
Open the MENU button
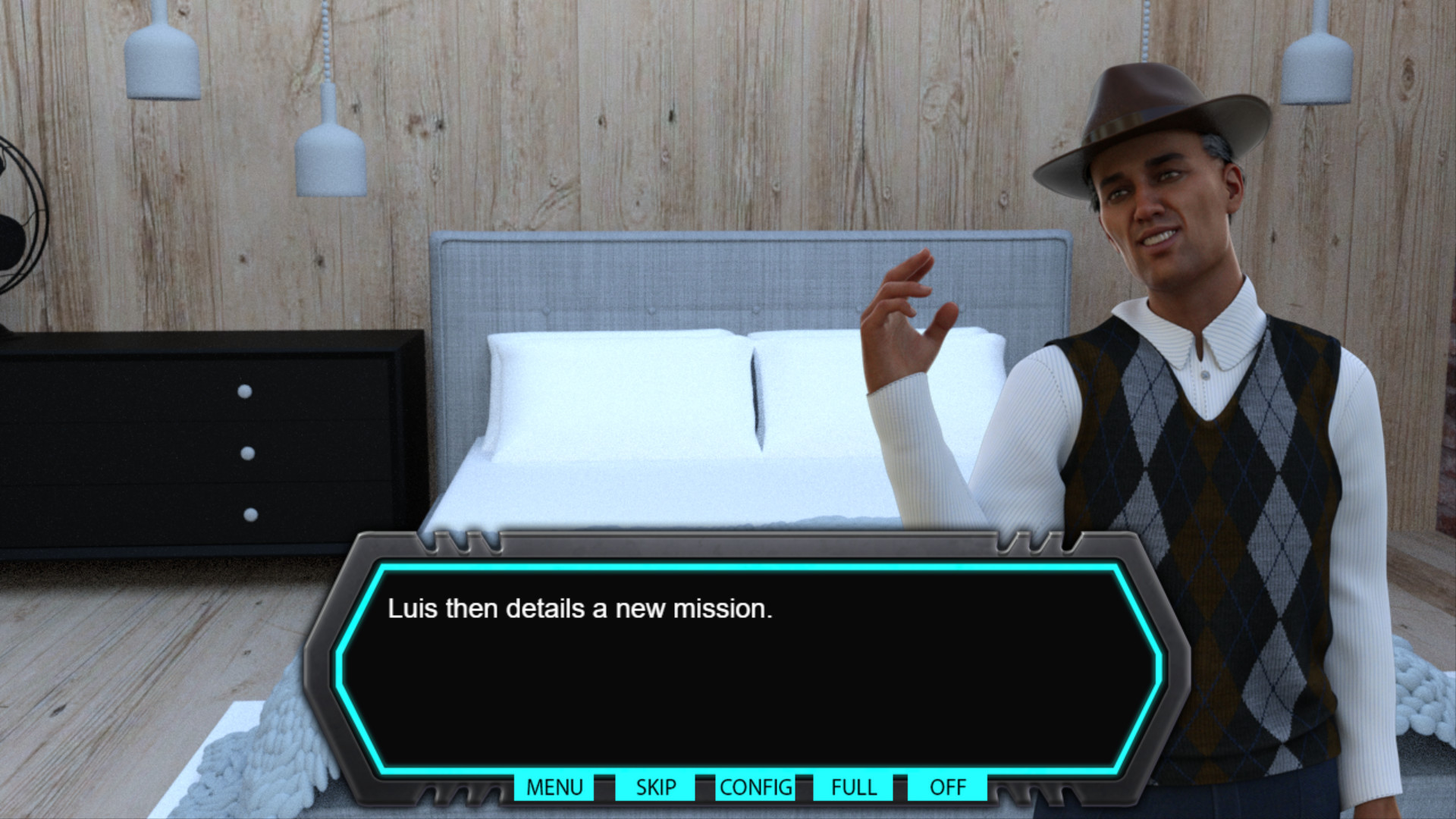(x=554, y=787)
